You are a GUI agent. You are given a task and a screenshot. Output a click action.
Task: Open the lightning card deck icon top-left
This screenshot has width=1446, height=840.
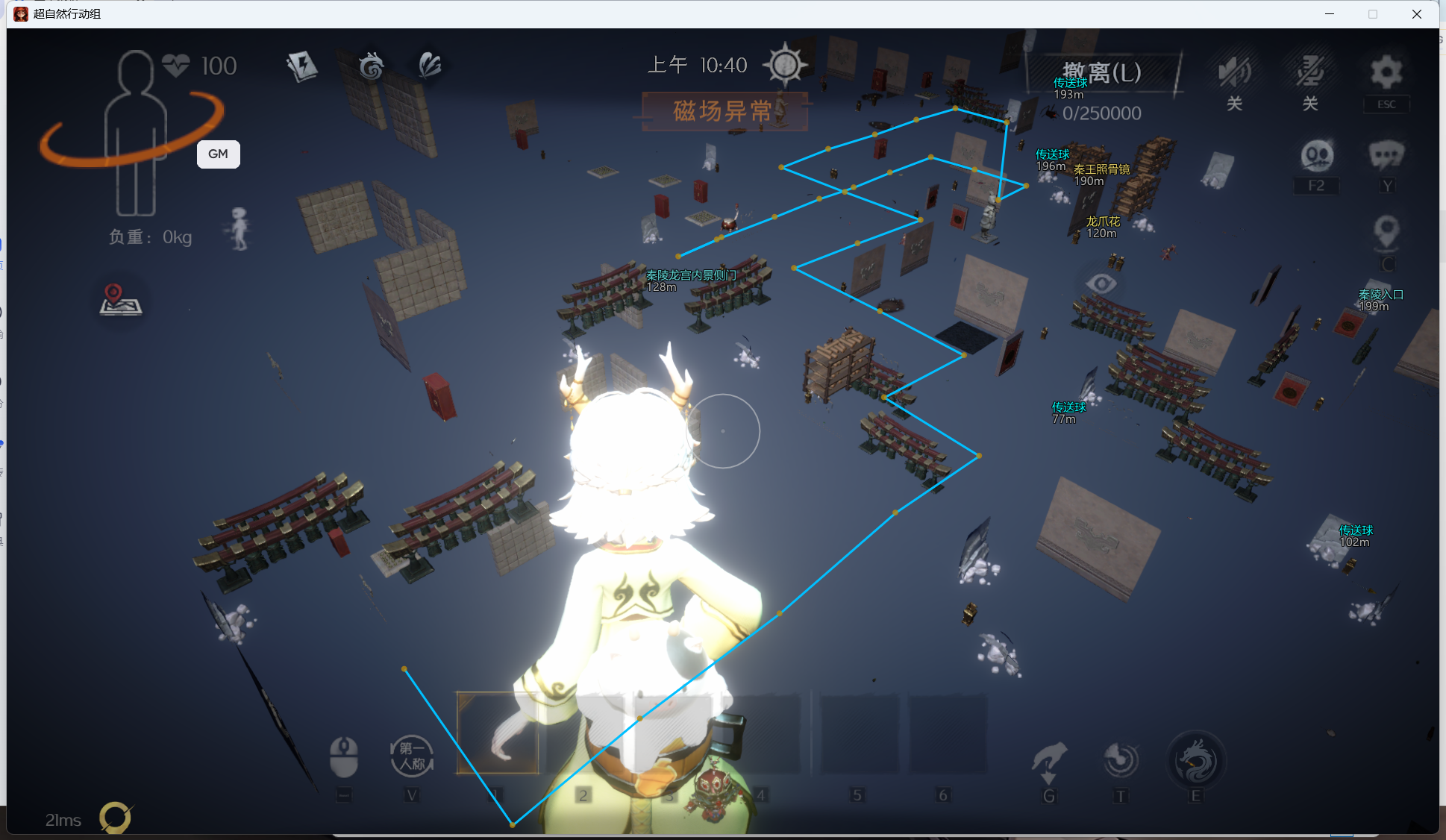pos(301,66)
